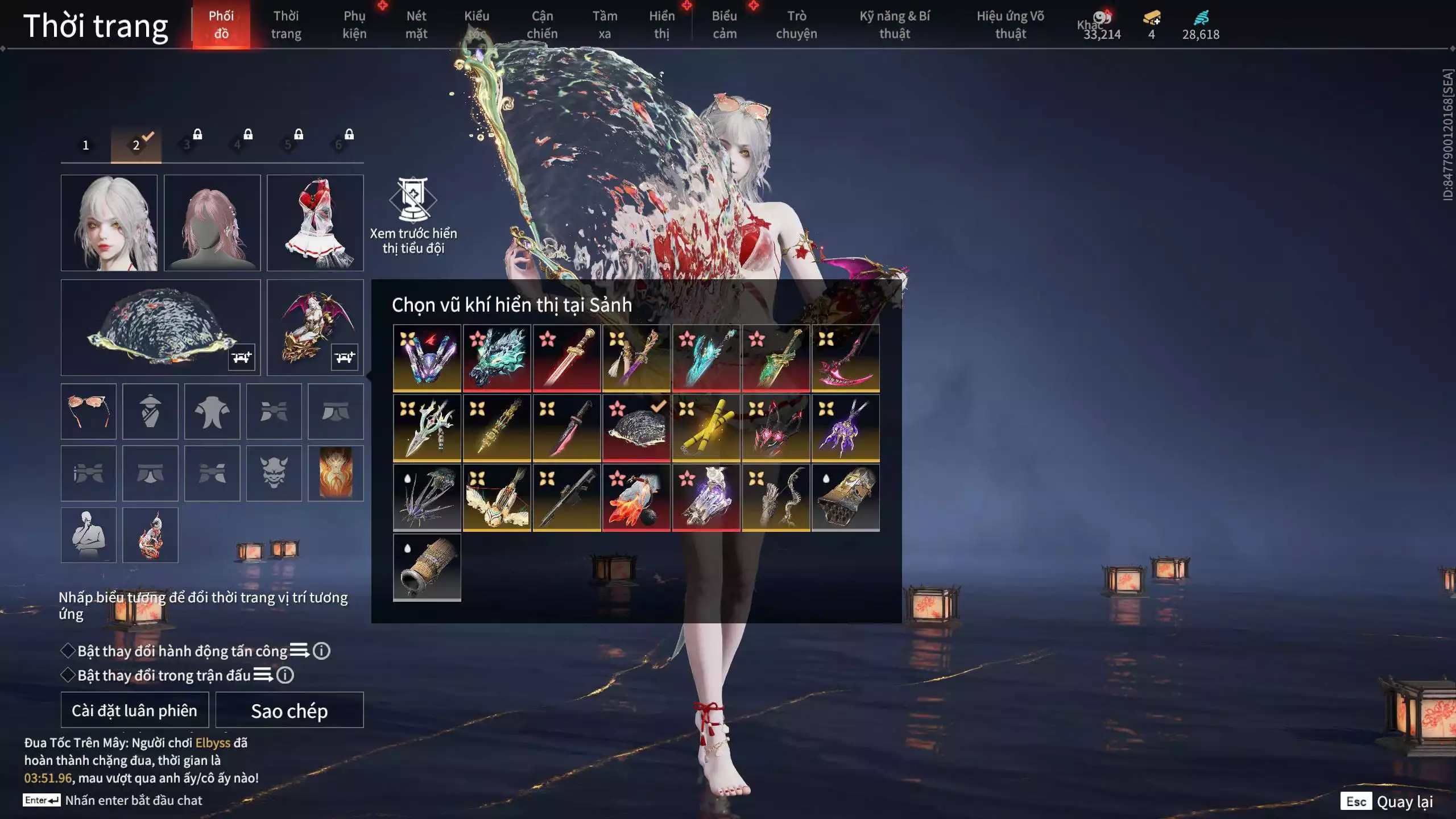Select outfit preset slot 1
Viewport: 1456px width, 819px height.
tap(86, 145)
